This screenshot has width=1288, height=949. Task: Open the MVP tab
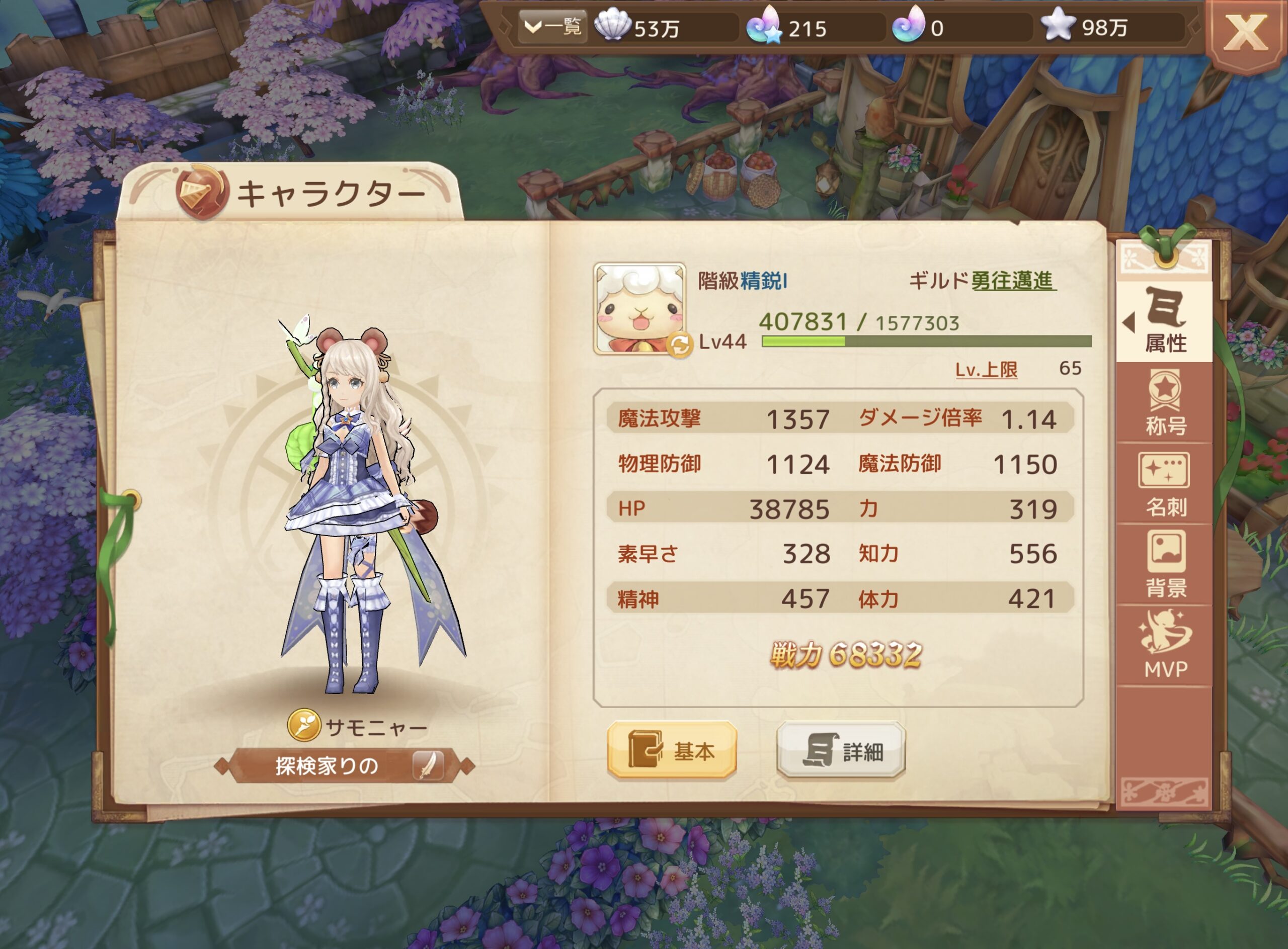pos(1164,646)
